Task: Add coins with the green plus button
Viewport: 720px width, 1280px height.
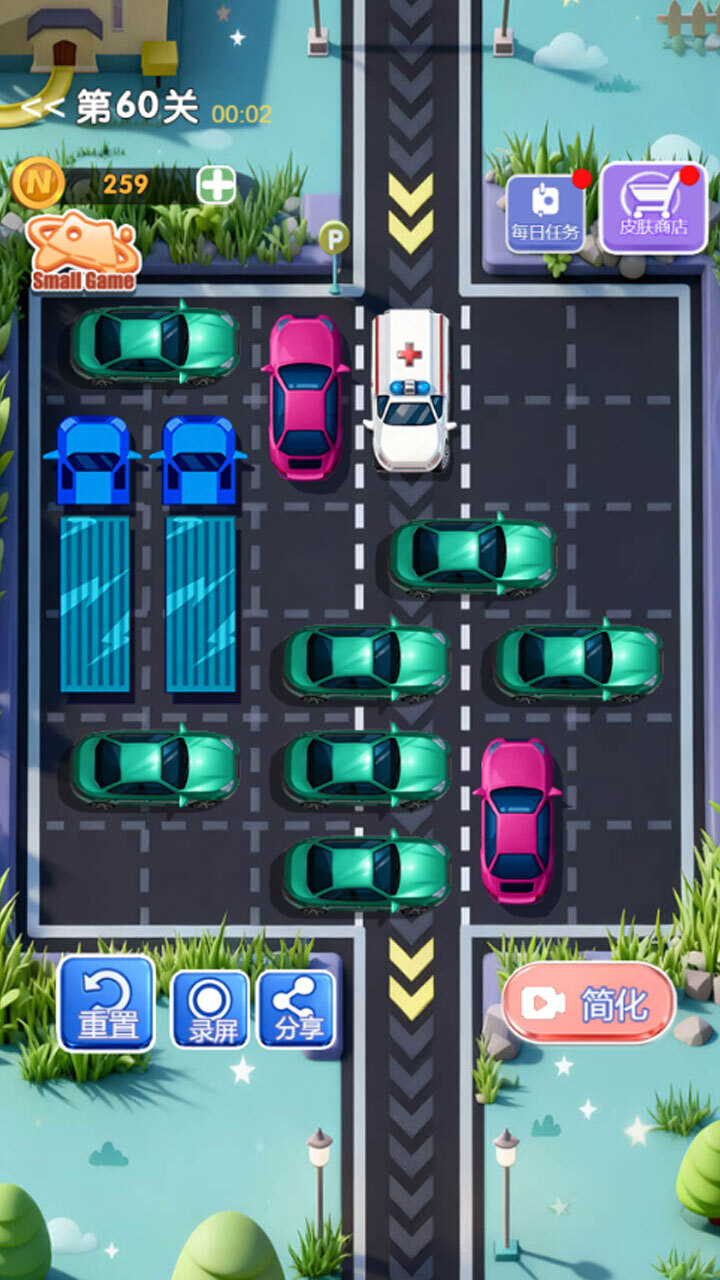Action: click(x=216, y=185)
